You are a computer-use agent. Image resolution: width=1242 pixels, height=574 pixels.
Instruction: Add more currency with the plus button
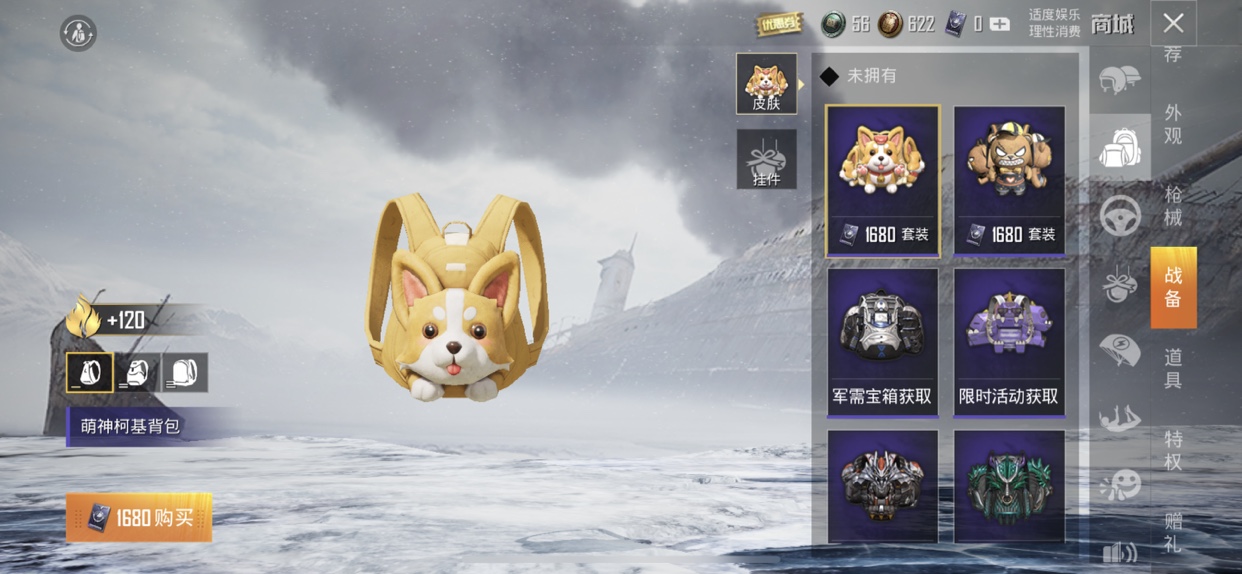(999, 24)
